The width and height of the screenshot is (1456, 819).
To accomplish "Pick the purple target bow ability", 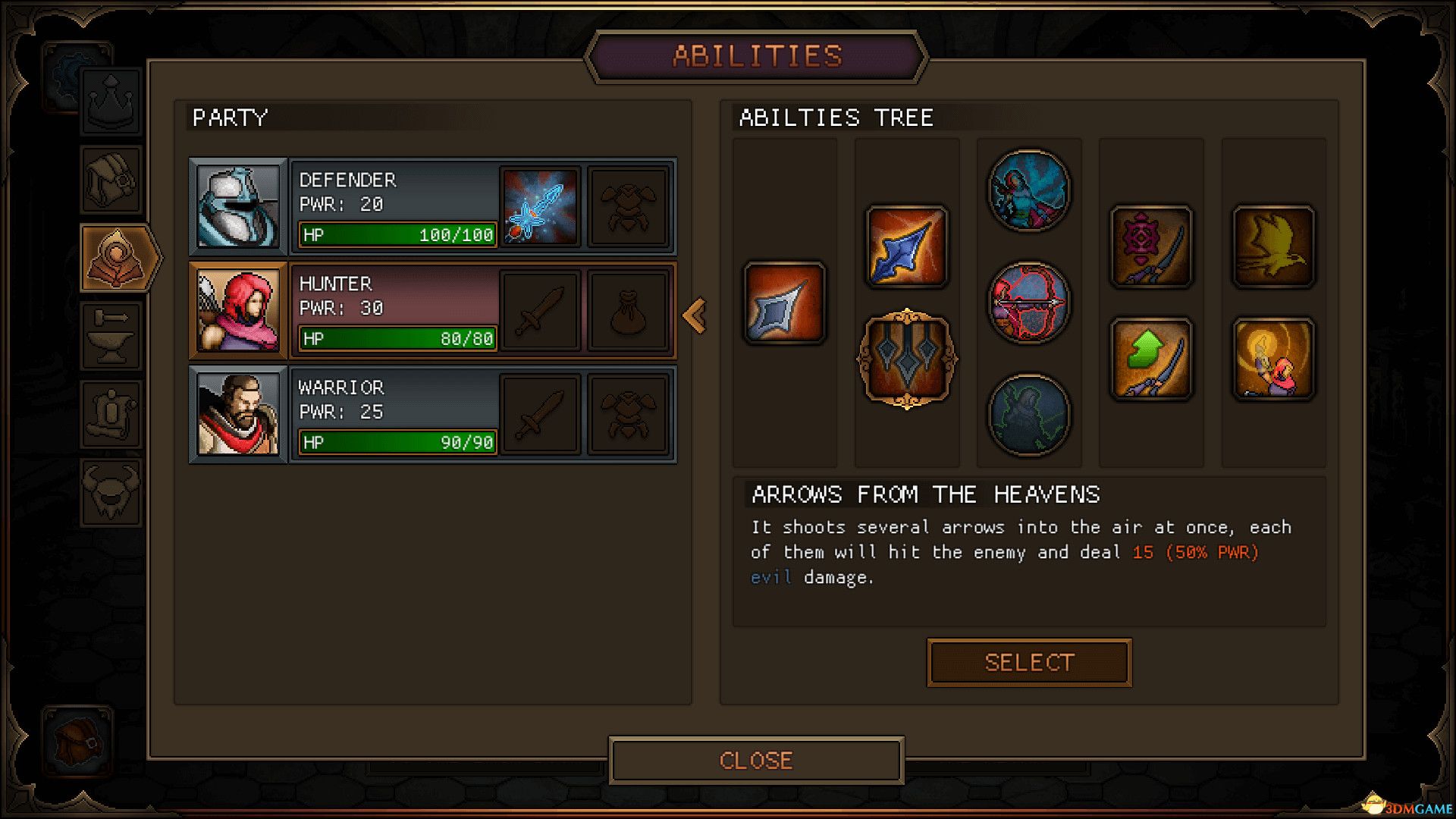I will pyautogui.click(x=1151, y=246).
